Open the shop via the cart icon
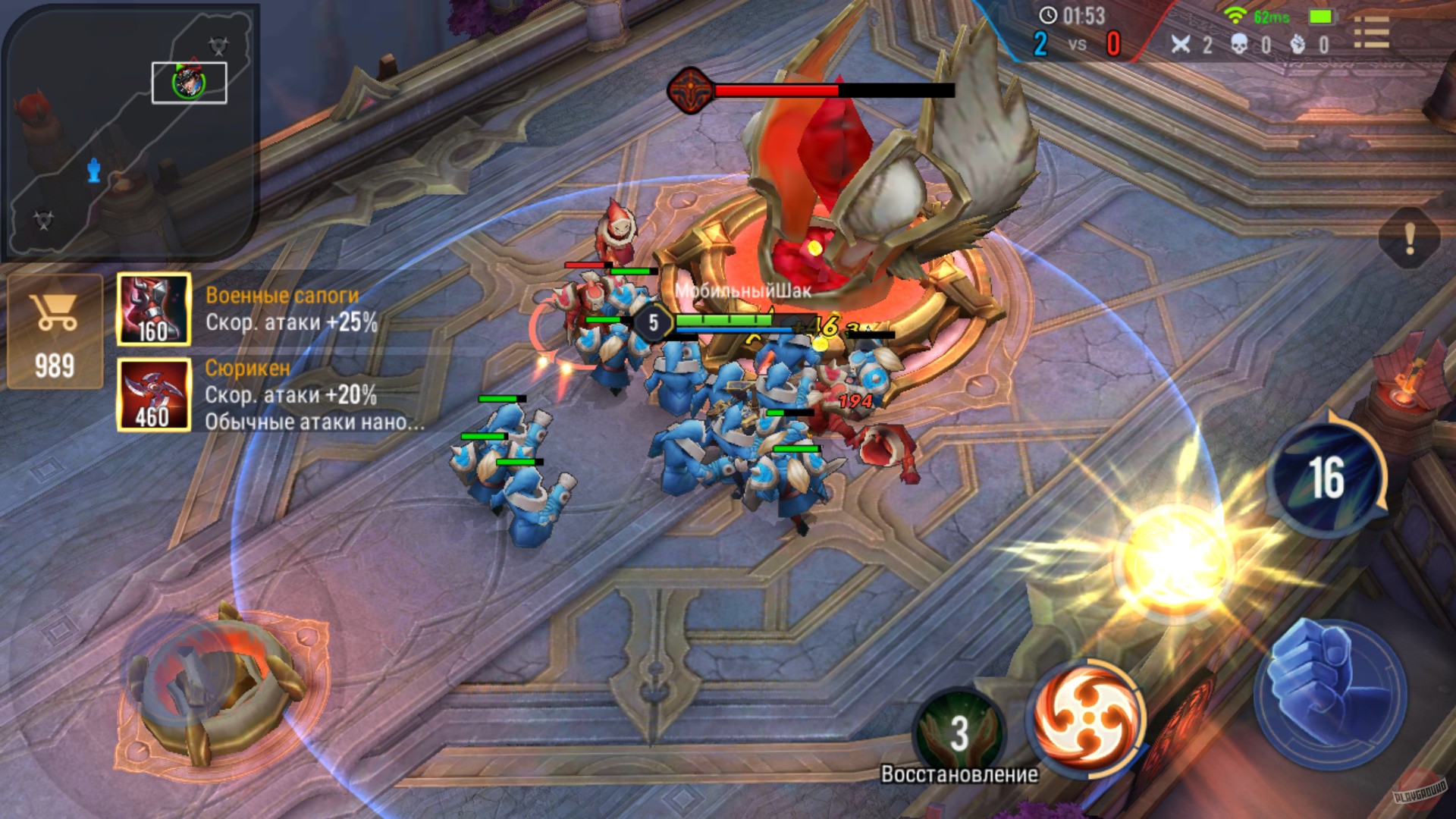Screen dimensions: 1456x819 [x=55, y=307]
